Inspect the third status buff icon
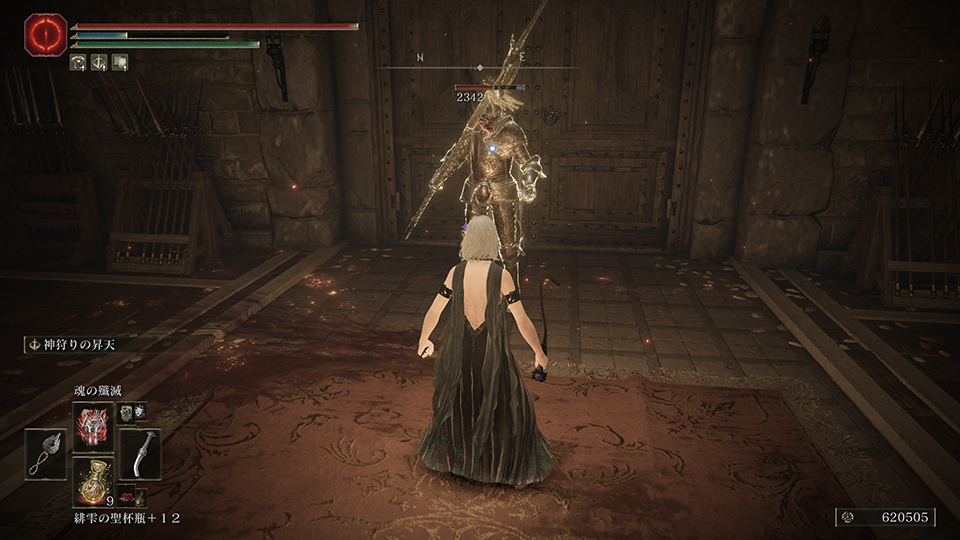The height and width of the screenshot is (540, 960). [x=119, y=62]
